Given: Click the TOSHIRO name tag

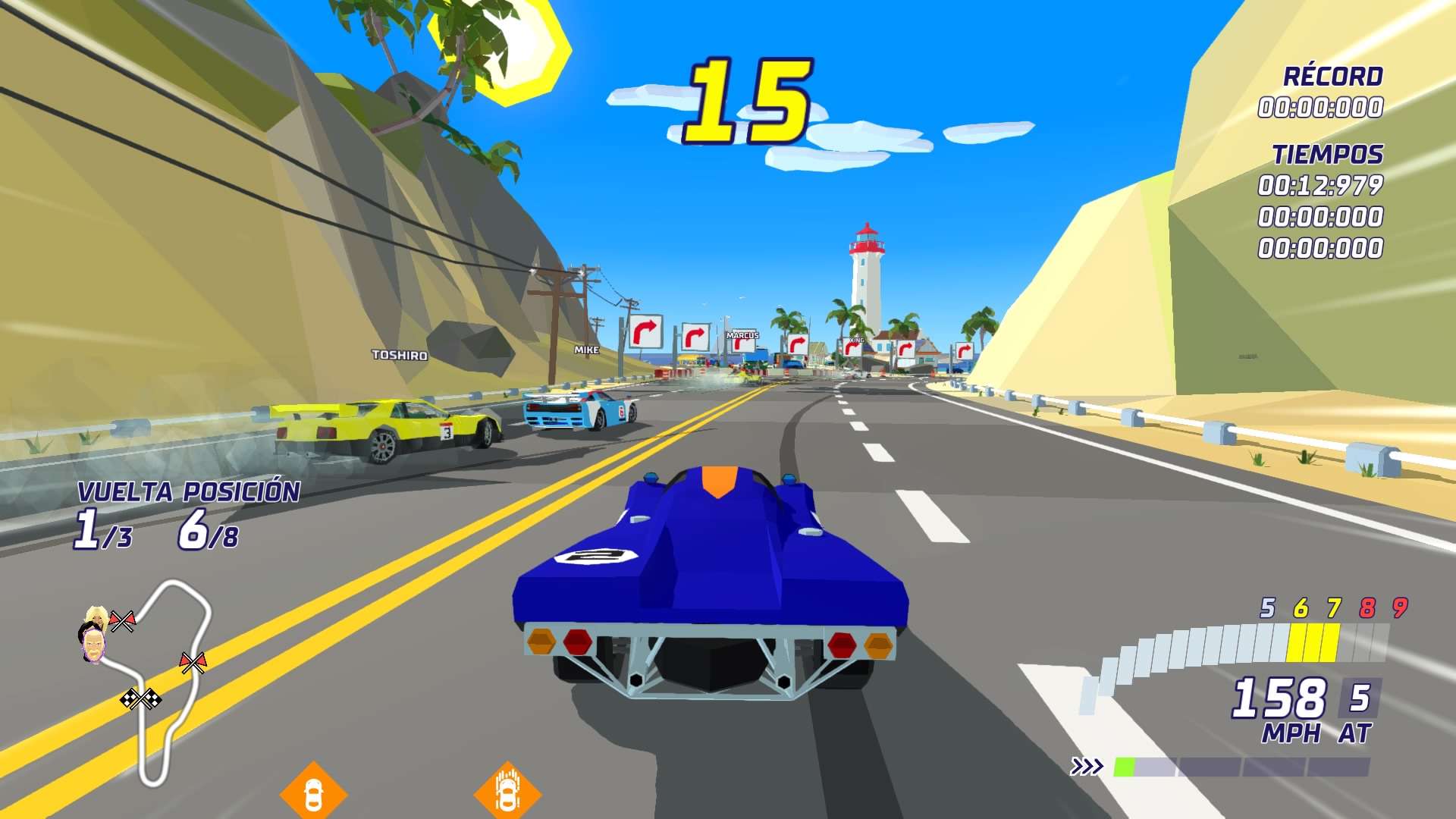Looking at the screenshot, I should pyautogui.click(x=400, y=353).
